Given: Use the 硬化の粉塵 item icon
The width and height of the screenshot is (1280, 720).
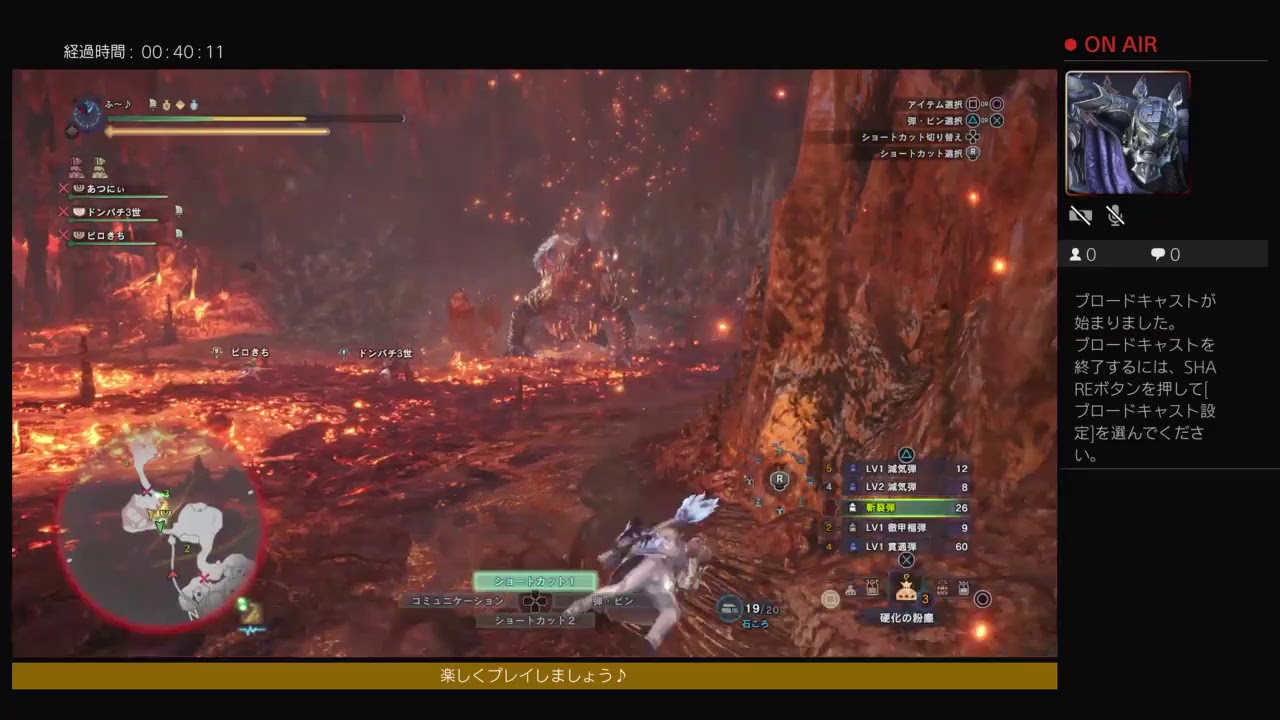Looking at the screenshot, I should 907,592.
